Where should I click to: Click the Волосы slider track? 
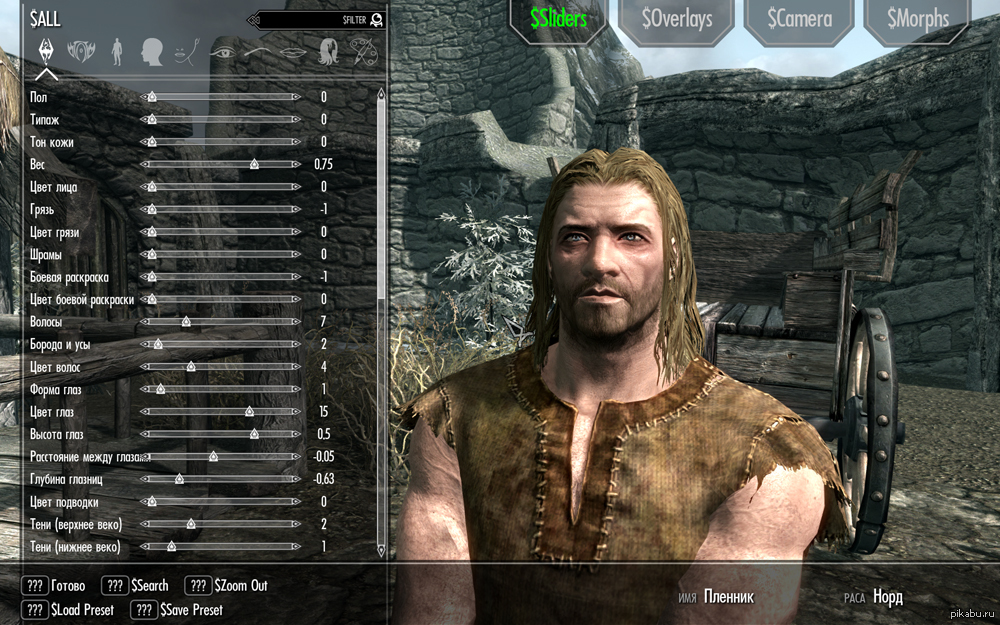click(221, 322)
